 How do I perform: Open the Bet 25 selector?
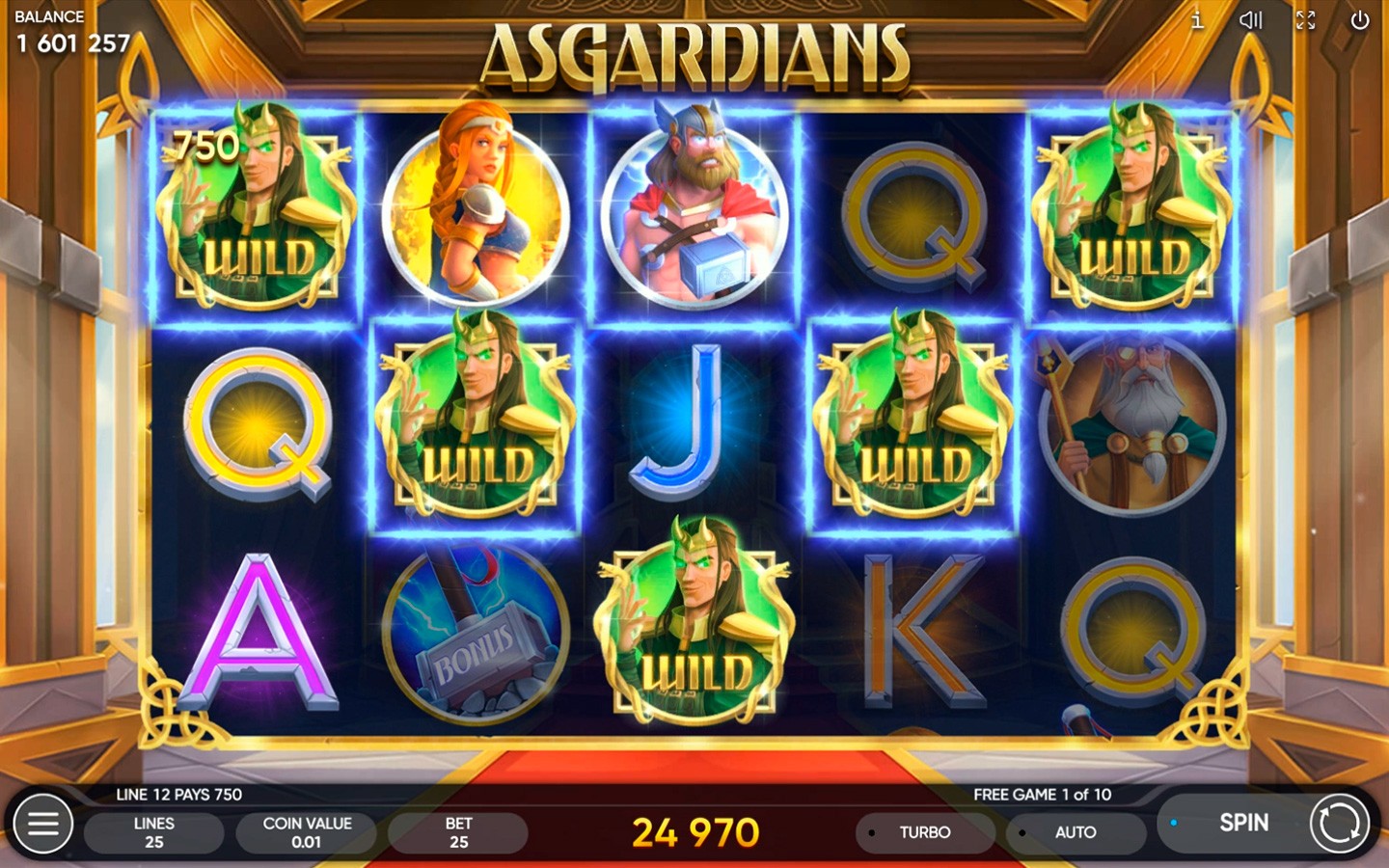click(458, 832)
